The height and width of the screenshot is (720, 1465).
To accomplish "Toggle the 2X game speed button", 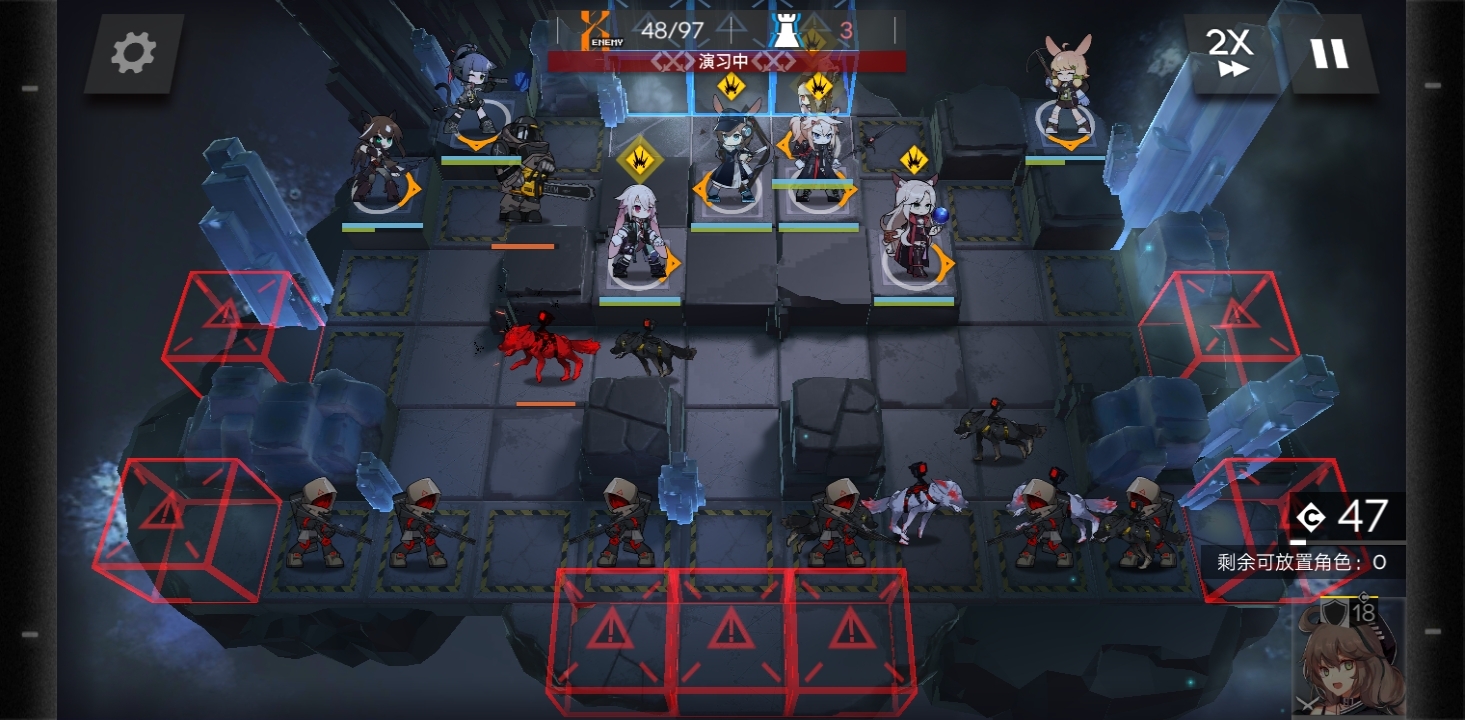I will click(1230, 53).
